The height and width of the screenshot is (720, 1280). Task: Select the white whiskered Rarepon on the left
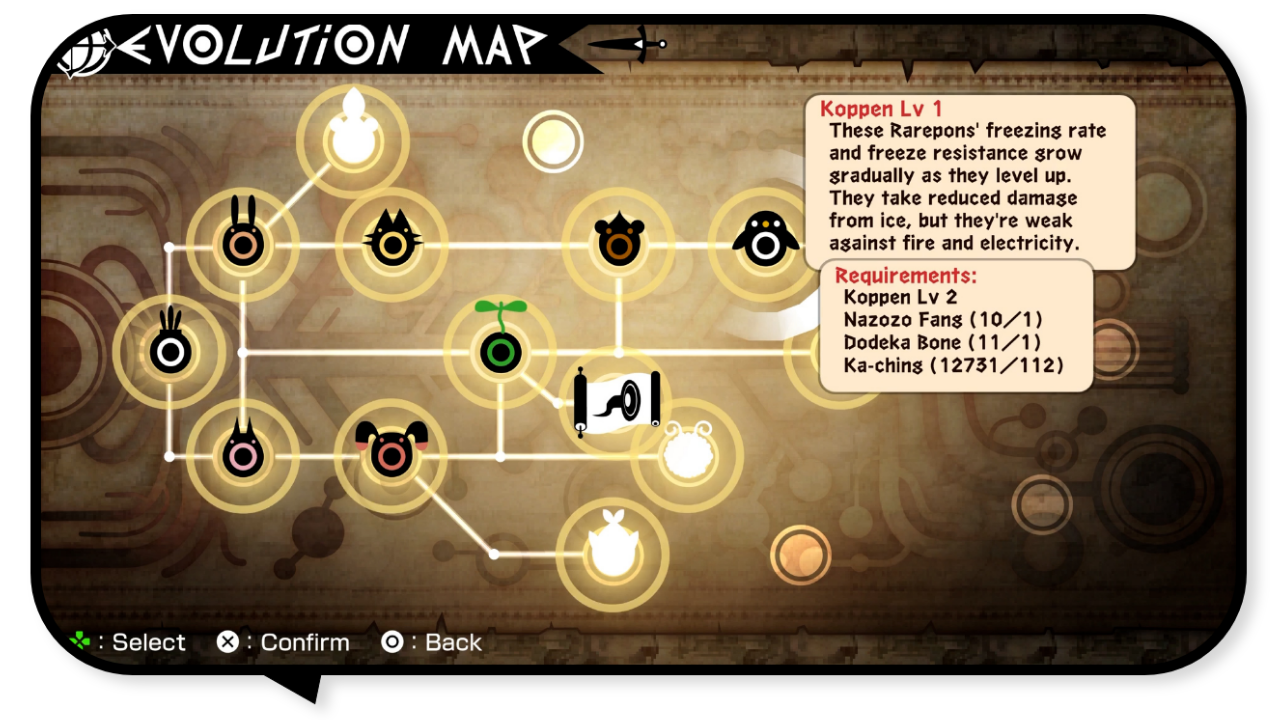point(170,348)
